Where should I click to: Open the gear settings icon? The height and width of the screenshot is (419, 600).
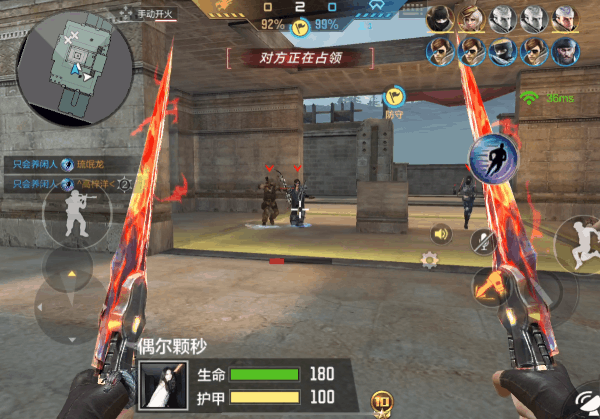click(430, 260)
